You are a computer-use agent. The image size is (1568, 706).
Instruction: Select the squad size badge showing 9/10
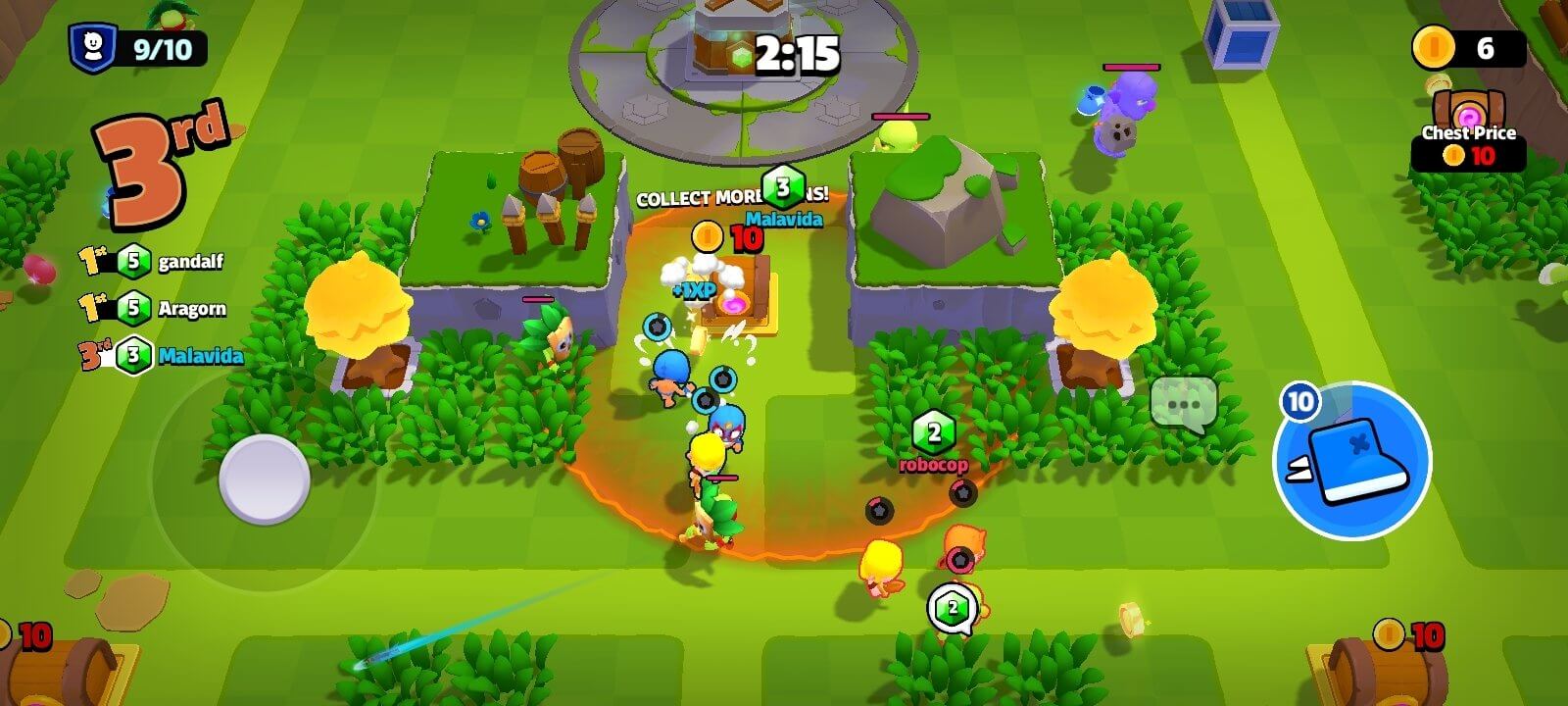[137, 43]
